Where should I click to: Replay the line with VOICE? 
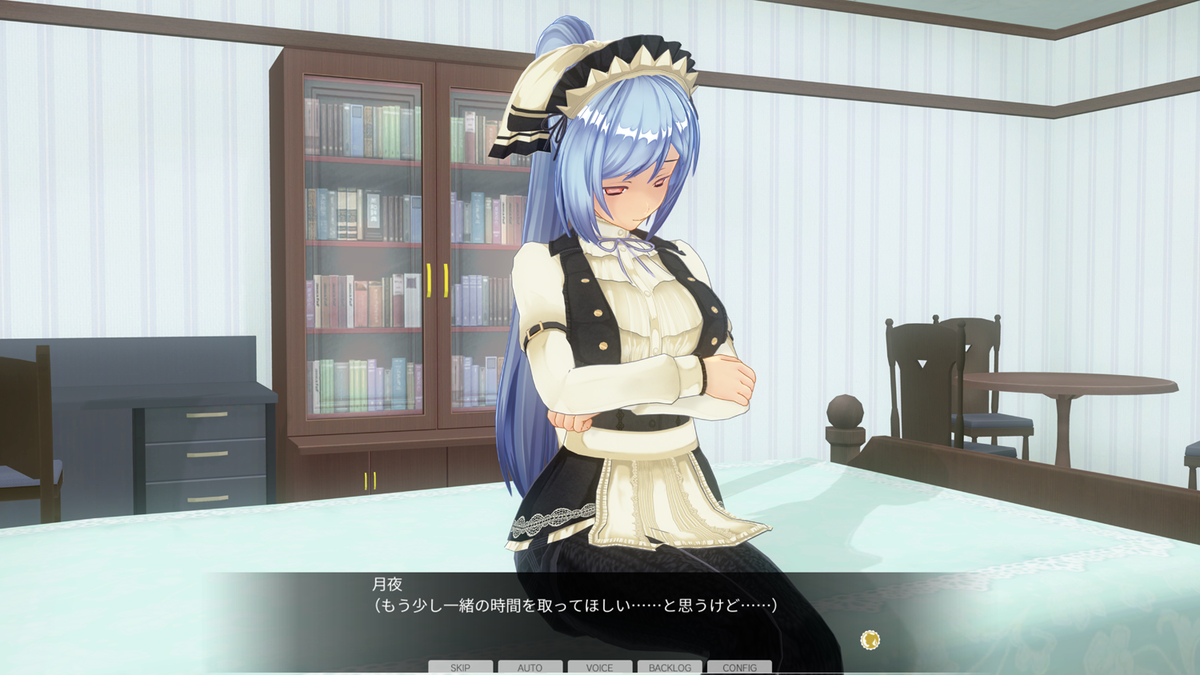pyautogui.click(x=600, y=667)
